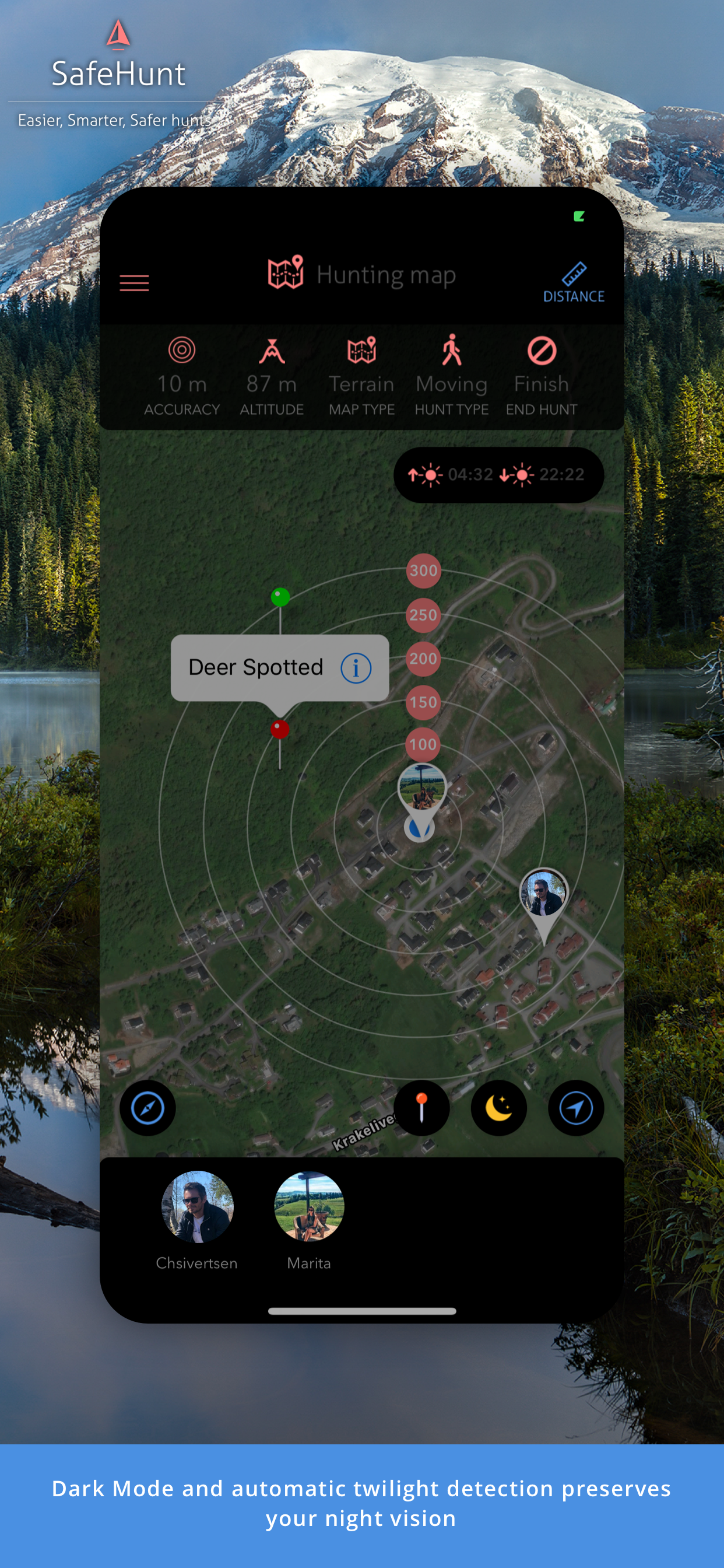Tap the compass button

coord(147,1108)
